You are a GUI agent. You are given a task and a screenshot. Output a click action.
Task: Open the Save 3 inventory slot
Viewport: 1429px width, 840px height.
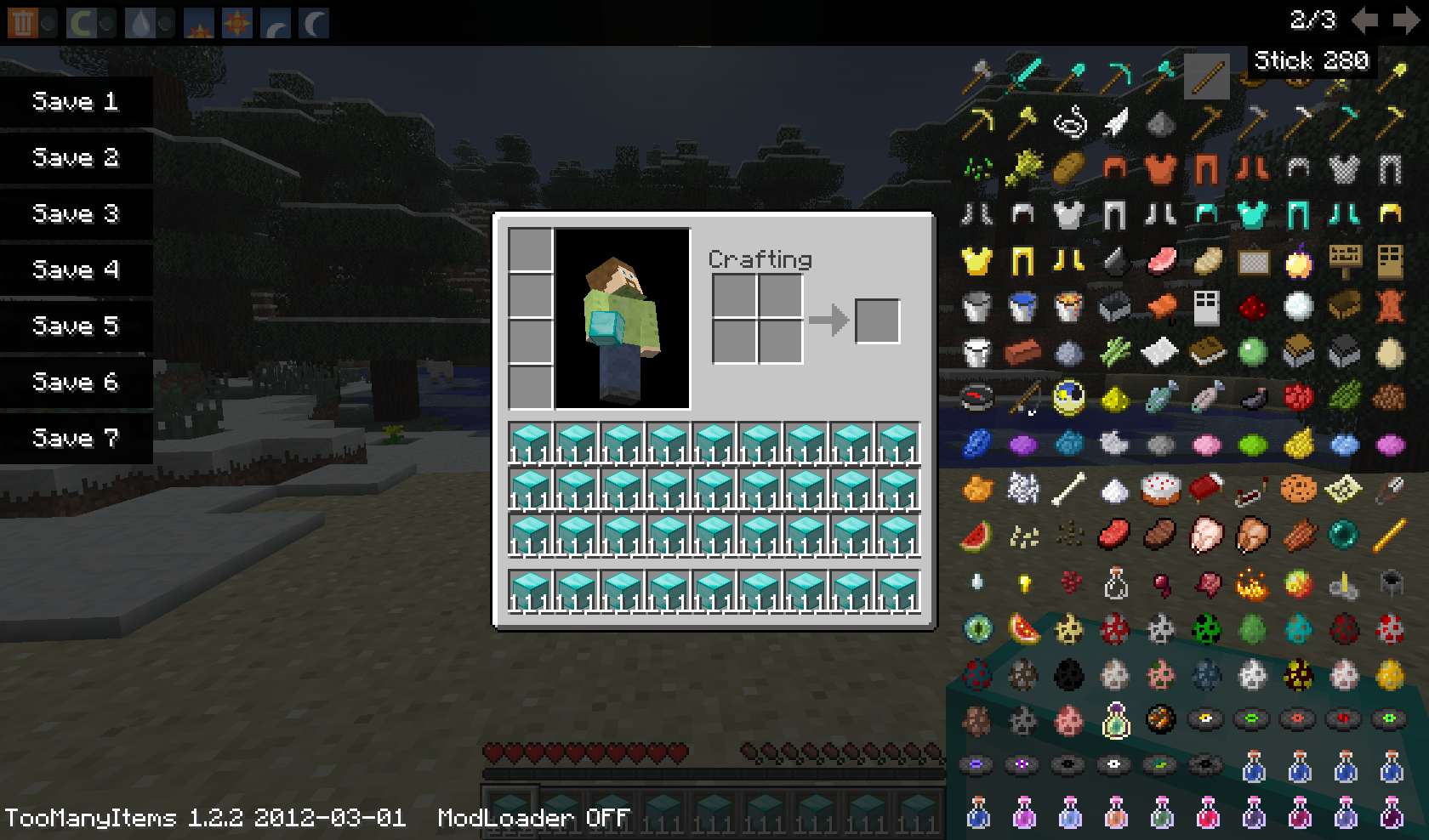pos(77,214)
